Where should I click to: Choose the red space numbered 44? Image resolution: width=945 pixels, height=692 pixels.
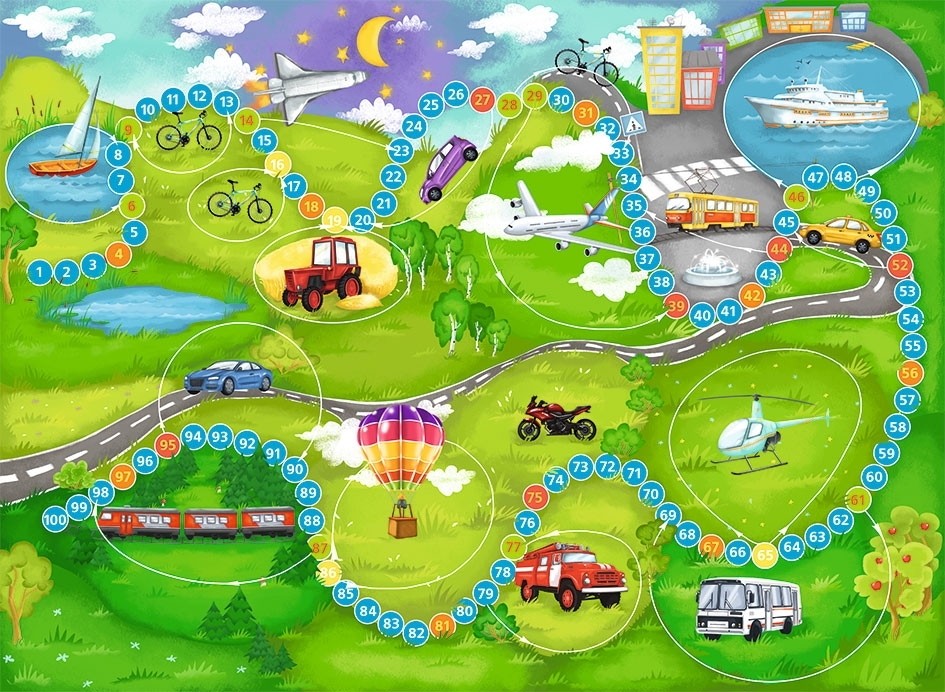click(x=779, y=249)
